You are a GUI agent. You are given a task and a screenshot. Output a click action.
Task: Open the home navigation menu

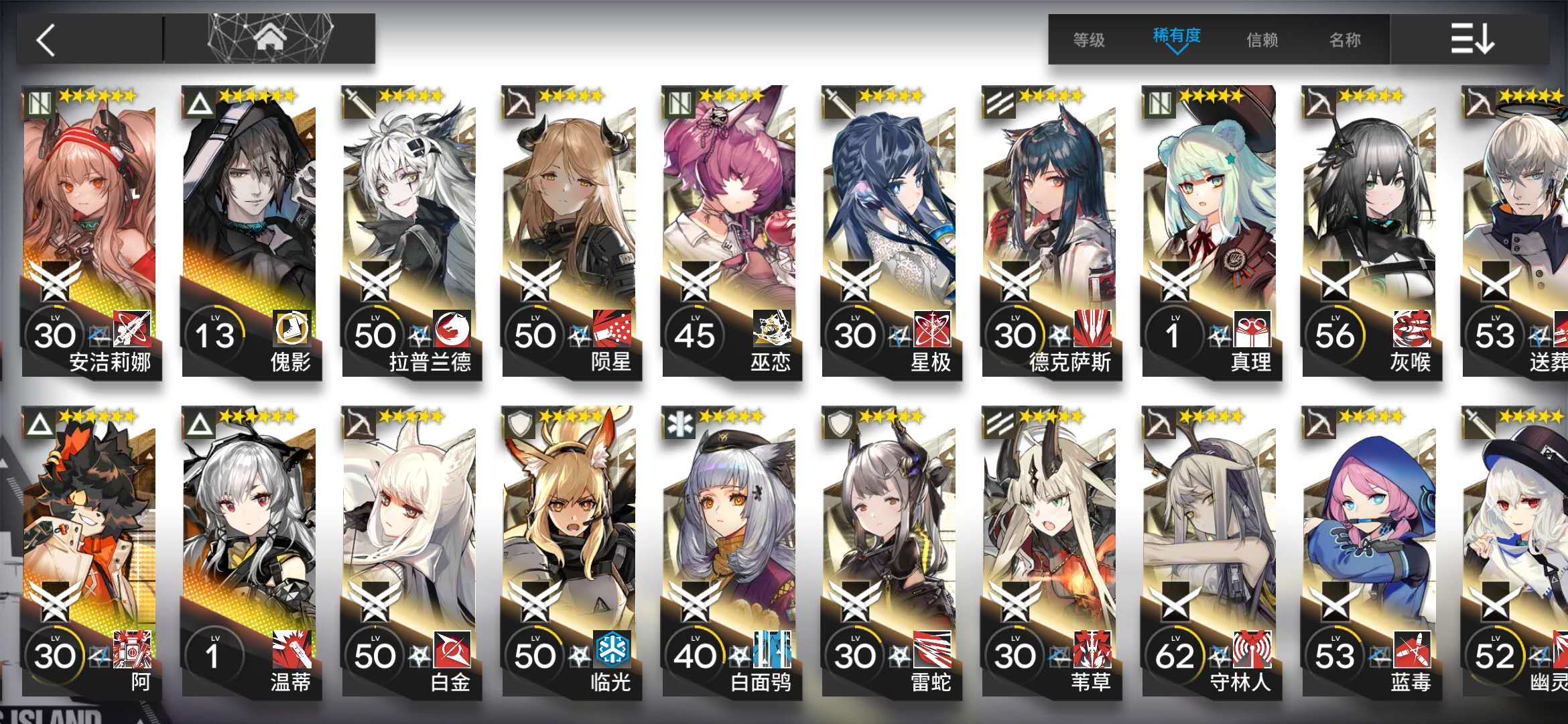coord(269,39)
